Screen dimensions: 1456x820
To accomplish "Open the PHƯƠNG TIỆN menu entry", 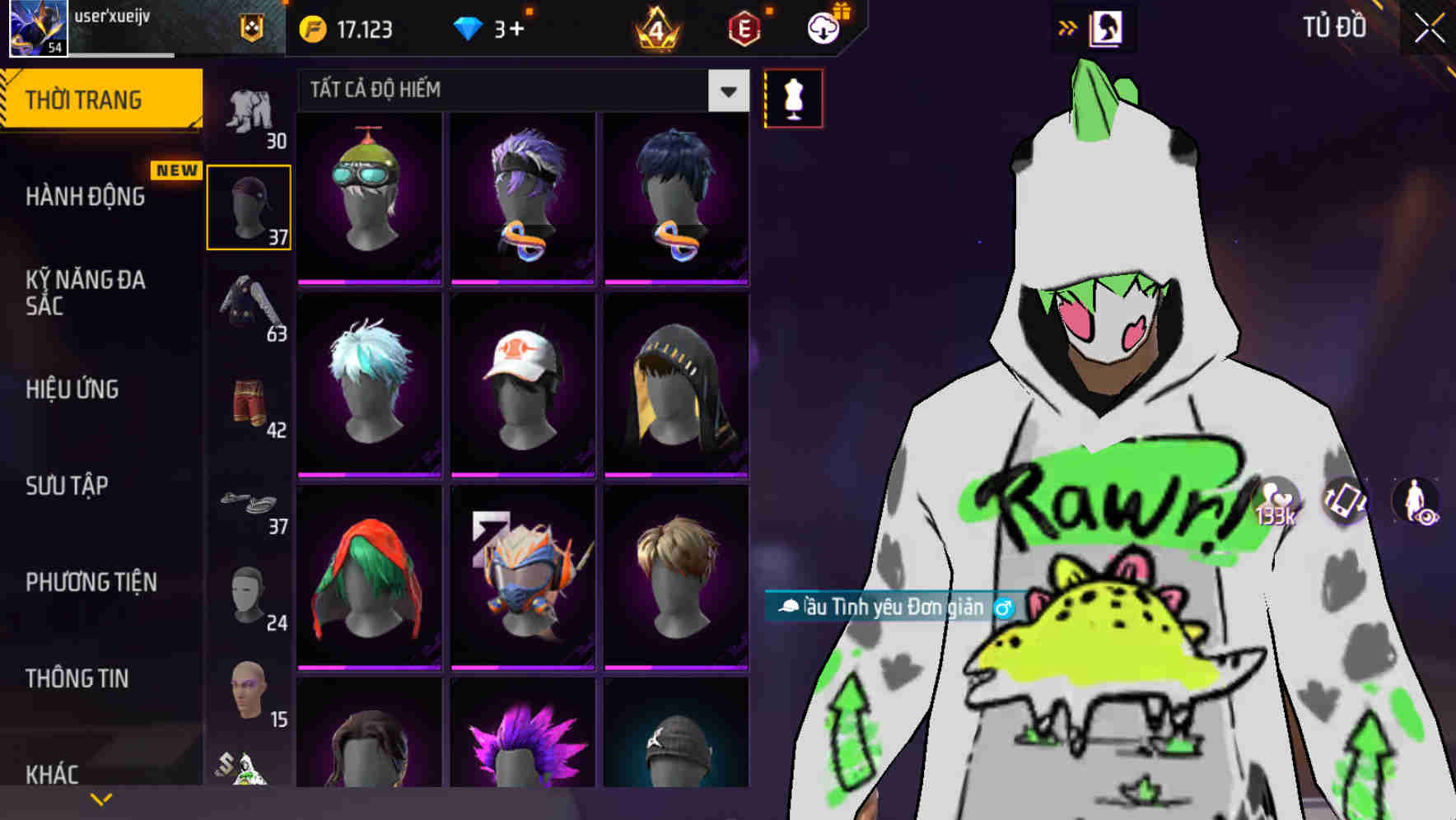I will tap(91, 582).
